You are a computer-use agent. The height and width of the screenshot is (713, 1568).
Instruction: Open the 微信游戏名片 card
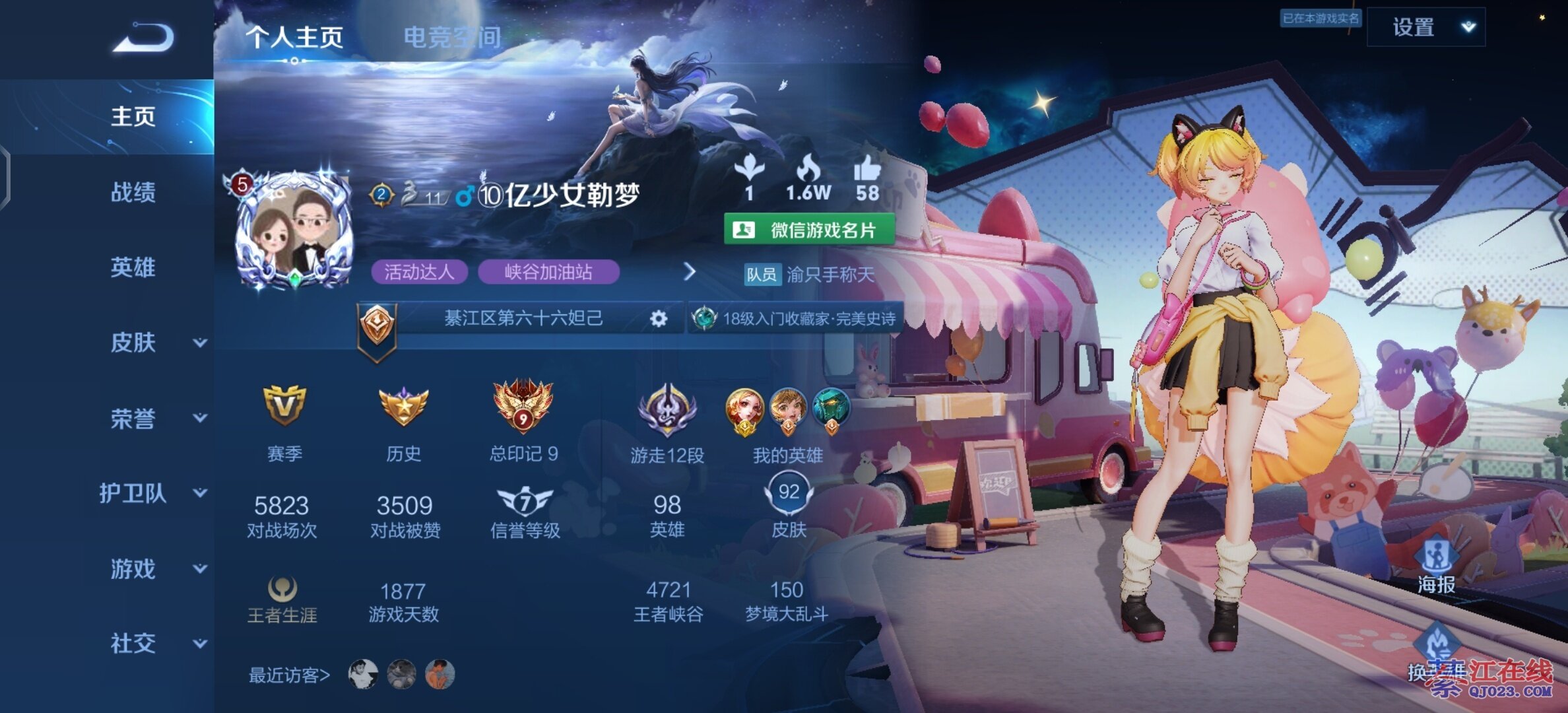pyautogui.click(x=810, y=230)
